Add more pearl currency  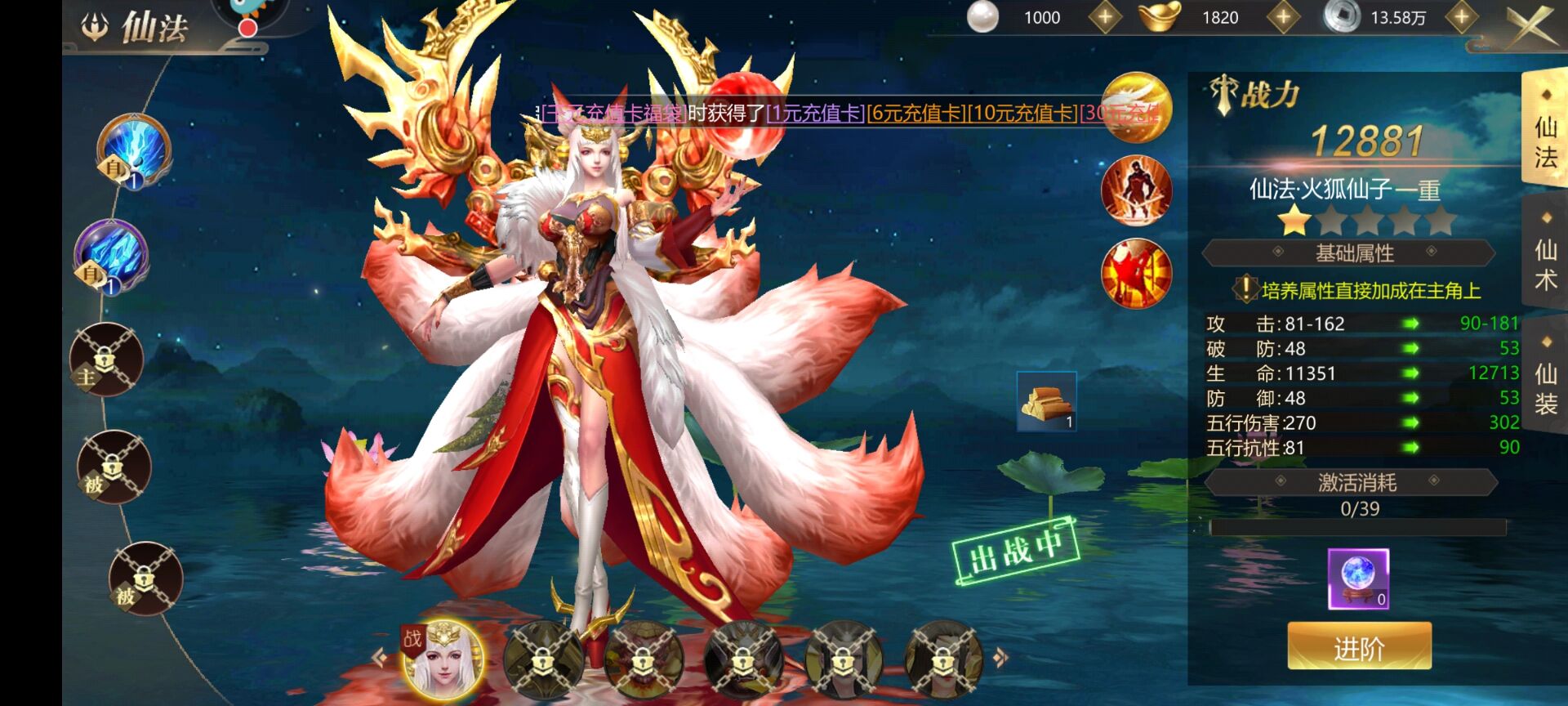click(x=1105, y=18)
